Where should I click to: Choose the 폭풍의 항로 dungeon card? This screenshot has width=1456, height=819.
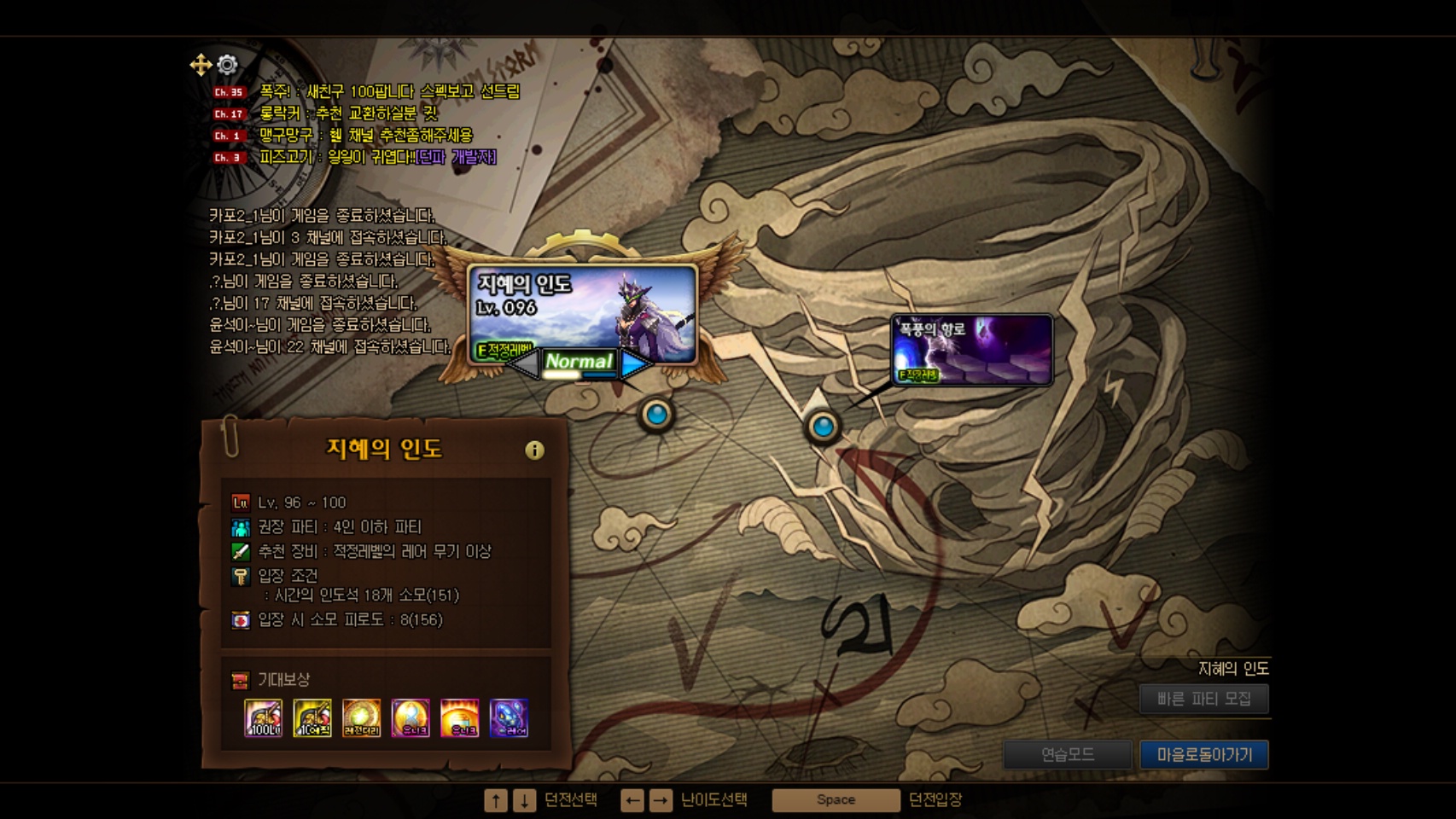click(x=971, y=349)
